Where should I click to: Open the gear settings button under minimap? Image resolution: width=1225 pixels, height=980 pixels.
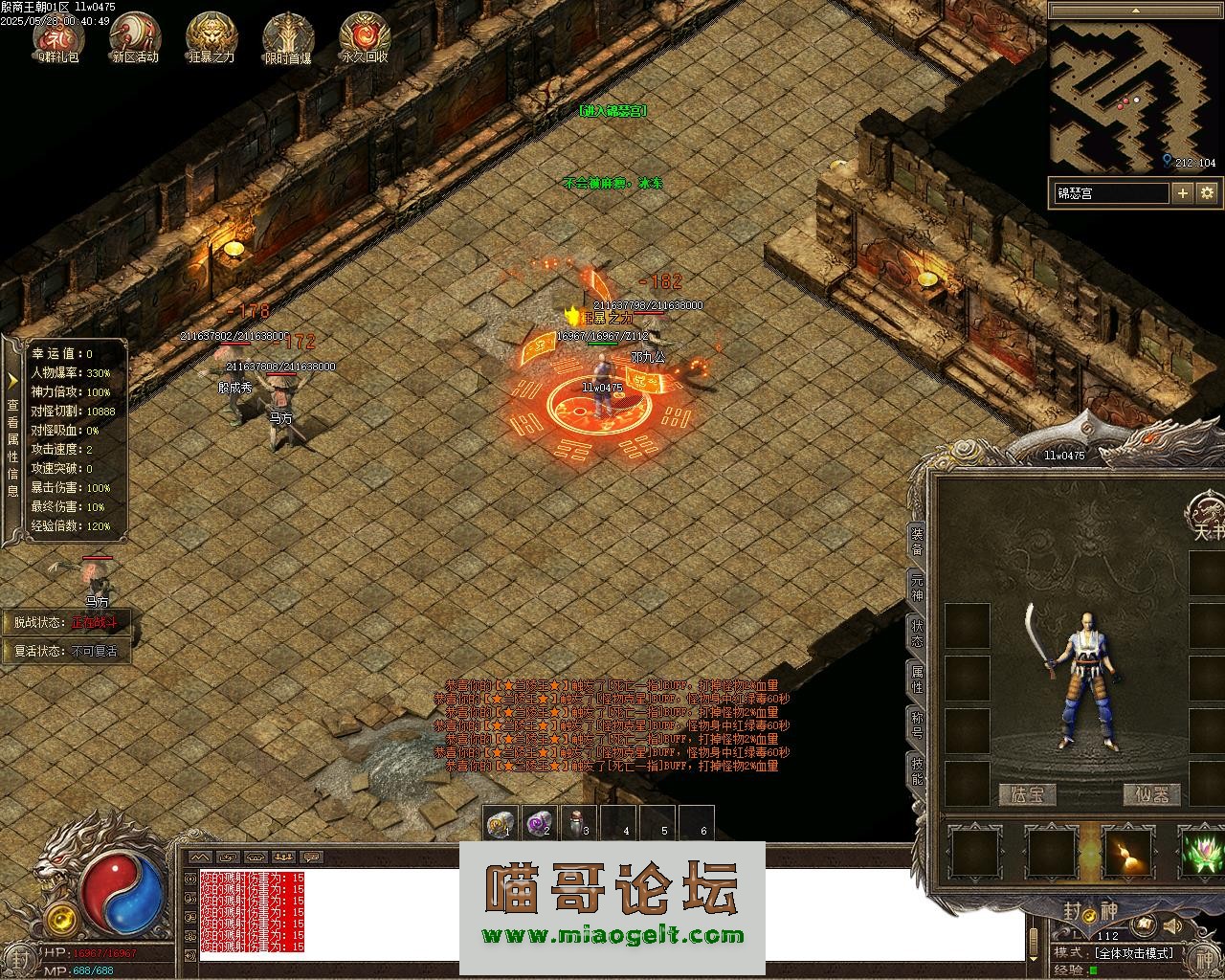tap(1207, 193)
